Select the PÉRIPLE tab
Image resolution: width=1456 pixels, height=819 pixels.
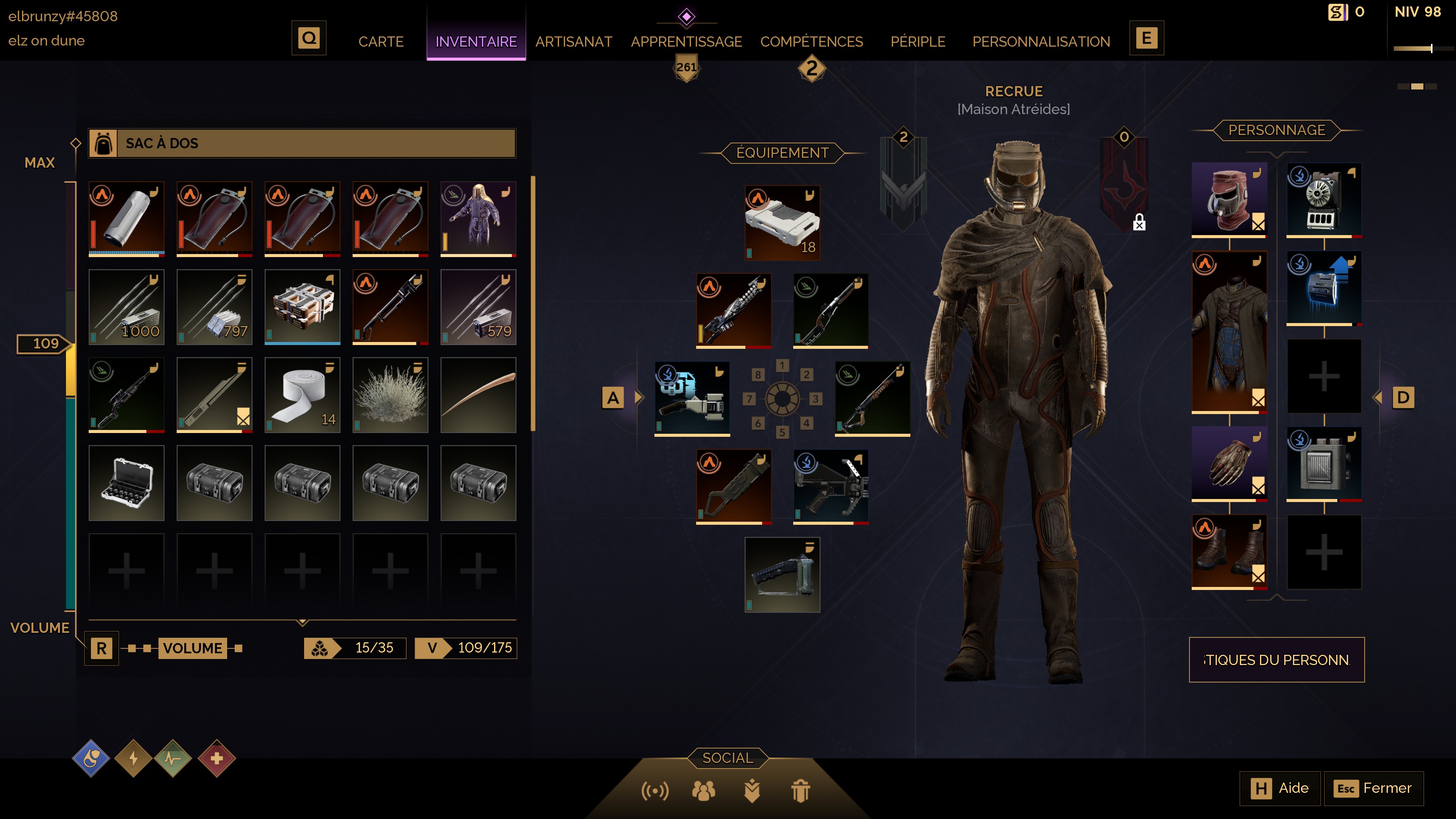(x=917, y=41)
